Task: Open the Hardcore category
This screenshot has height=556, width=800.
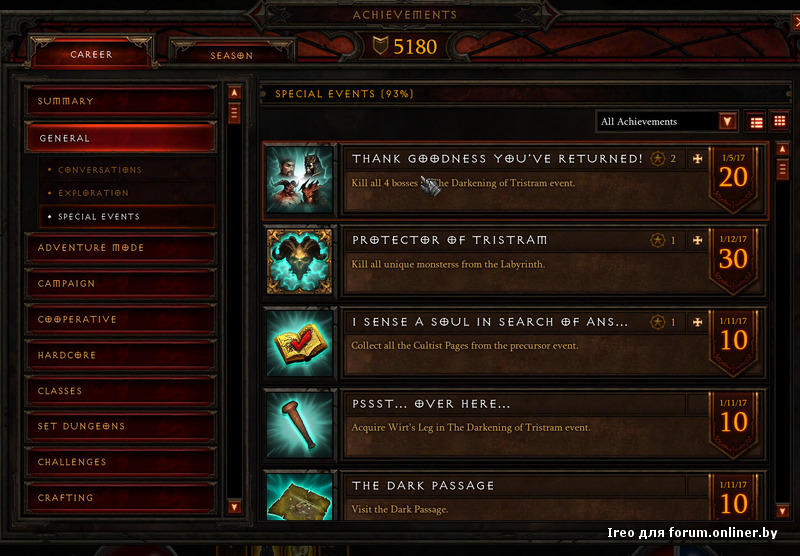Action: 120,355
